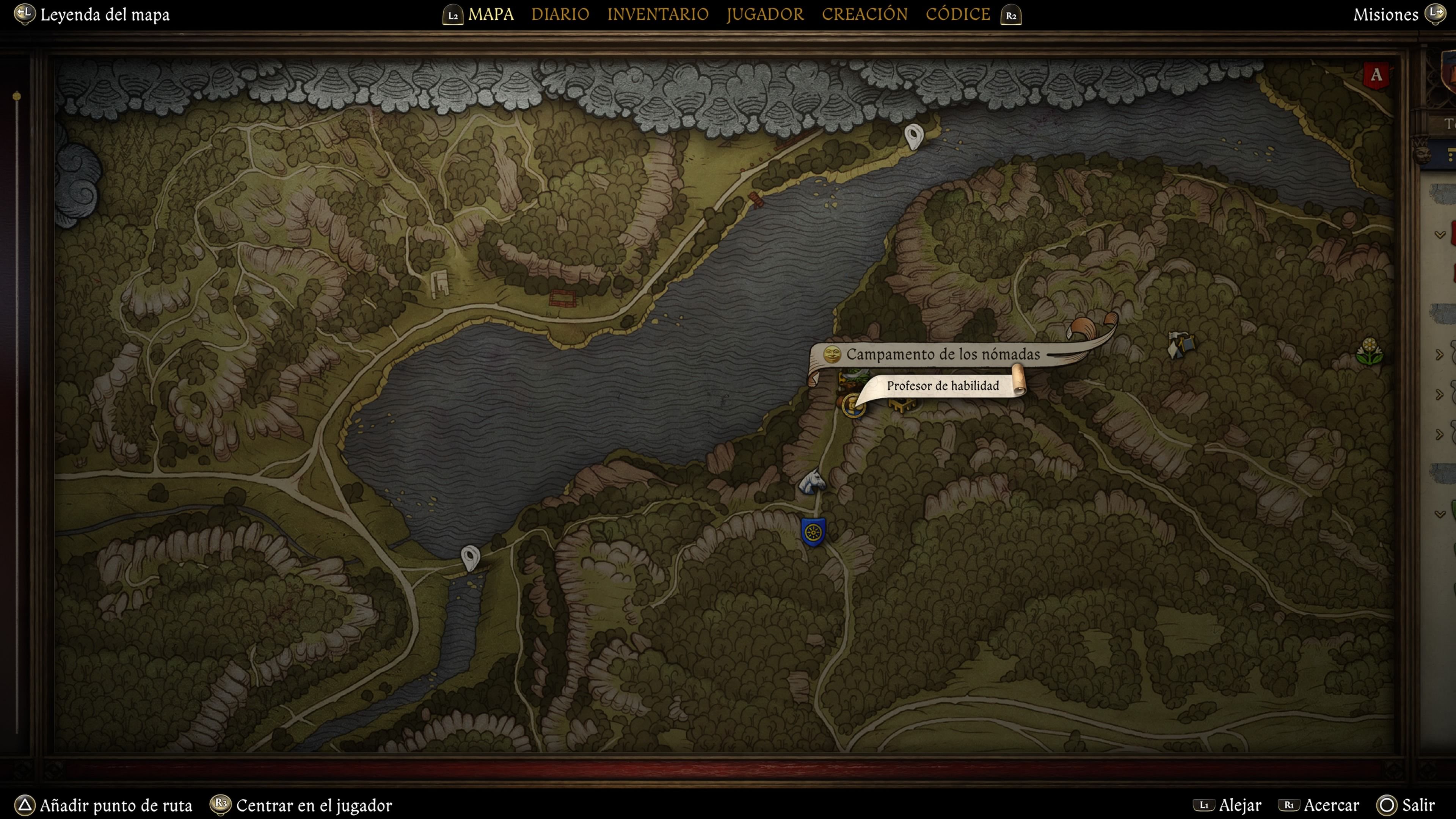1456x819 pixels.
Task: Click the red A banner marker
Action: (x=1376, y=75)
